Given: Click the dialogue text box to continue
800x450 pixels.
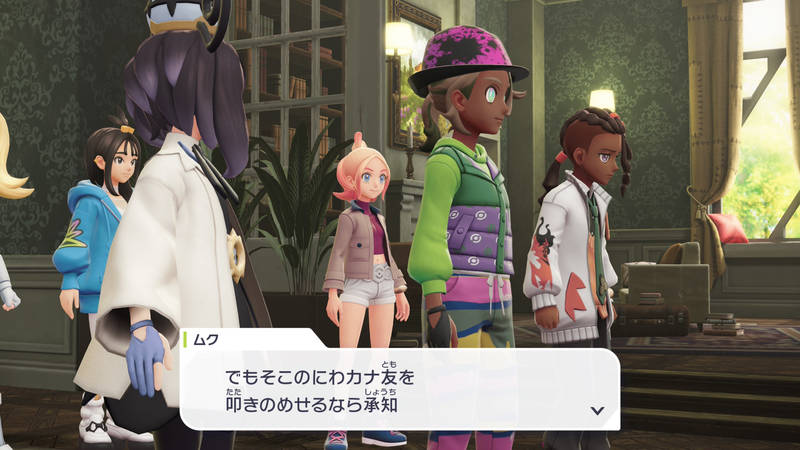Looking at the screenshot, I should (x=400, y=390).
